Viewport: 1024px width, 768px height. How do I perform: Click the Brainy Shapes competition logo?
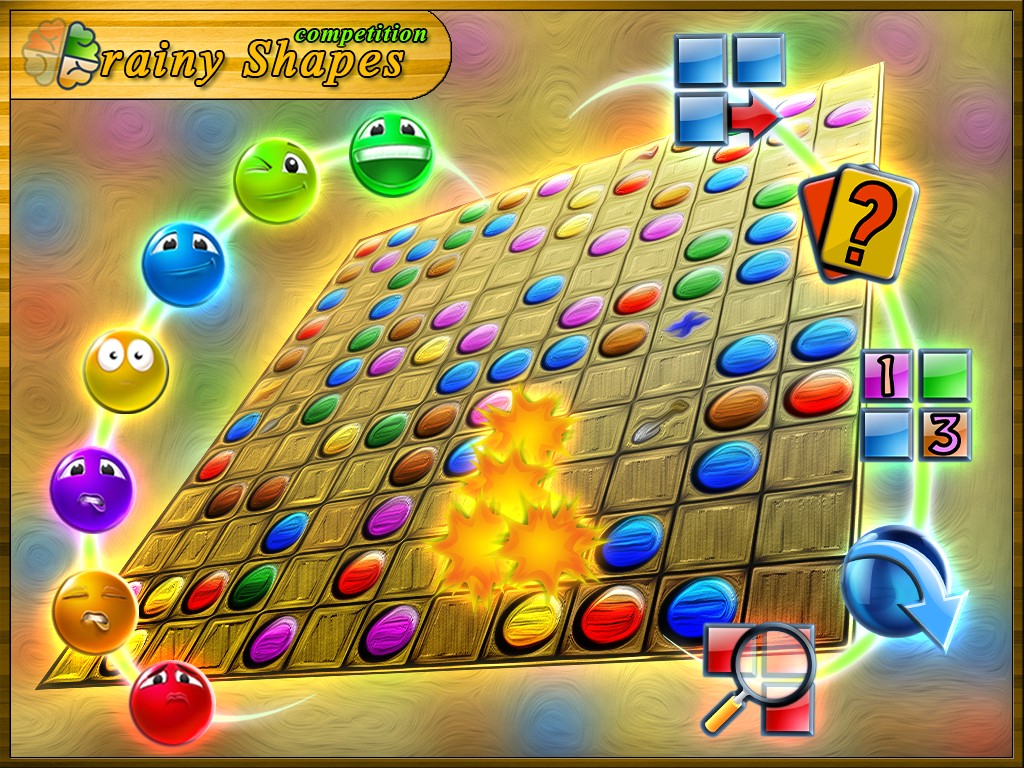tap(230, 56)
